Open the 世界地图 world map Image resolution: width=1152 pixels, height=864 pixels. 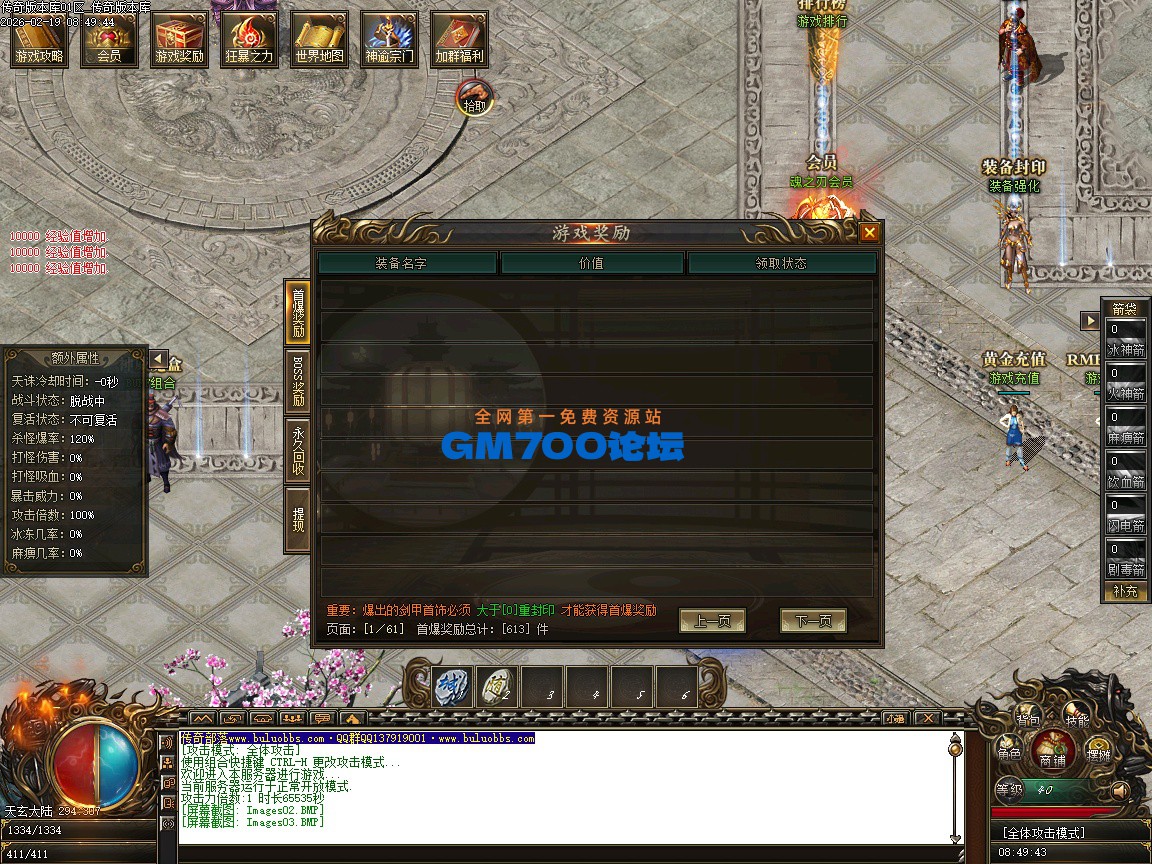[x=319, y=40]
